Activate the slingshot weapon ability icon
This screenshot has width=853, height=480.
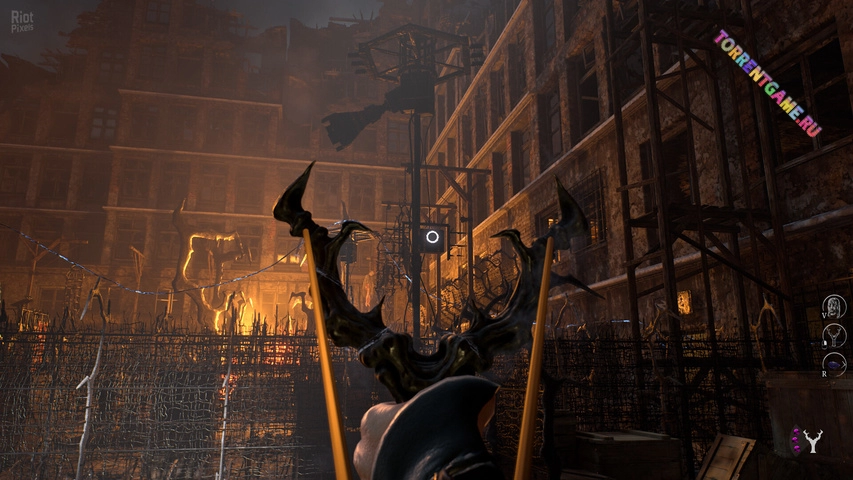(834, 335)
